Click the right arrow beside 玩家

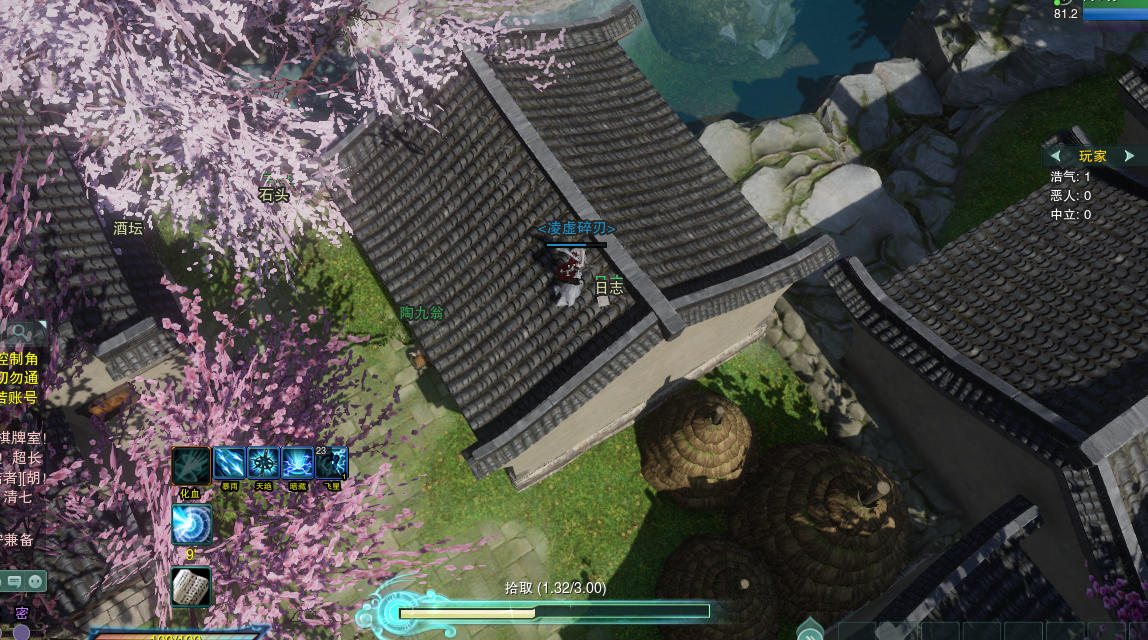(x=1130, y=156)
